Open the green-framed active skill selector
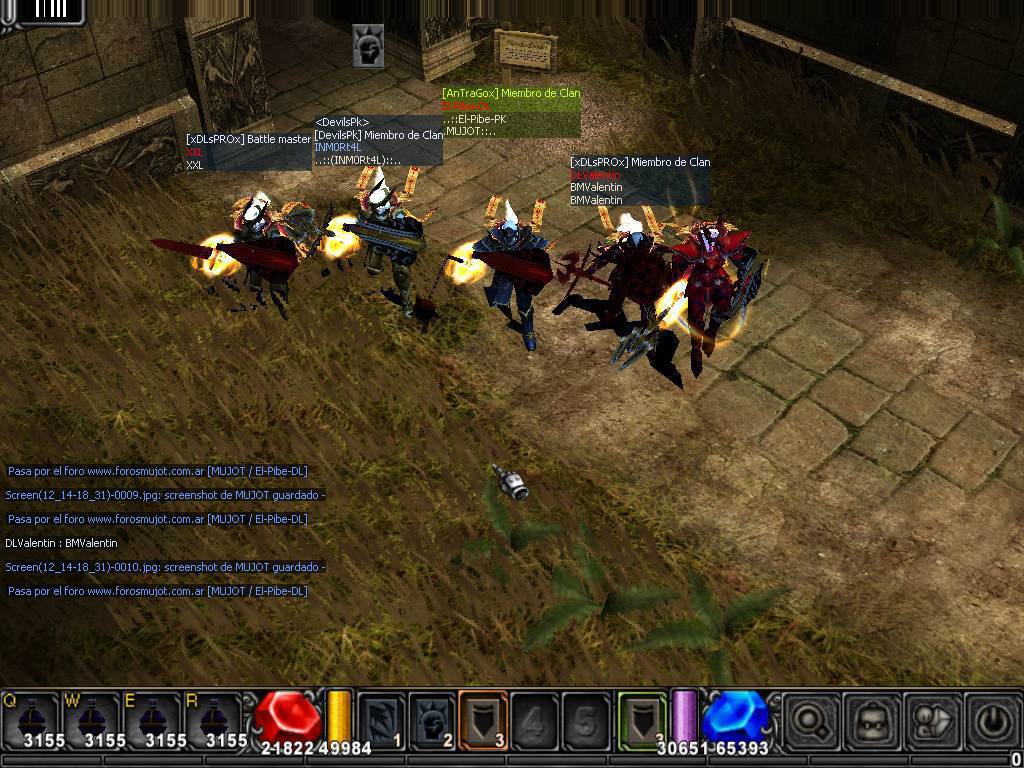 642,720
